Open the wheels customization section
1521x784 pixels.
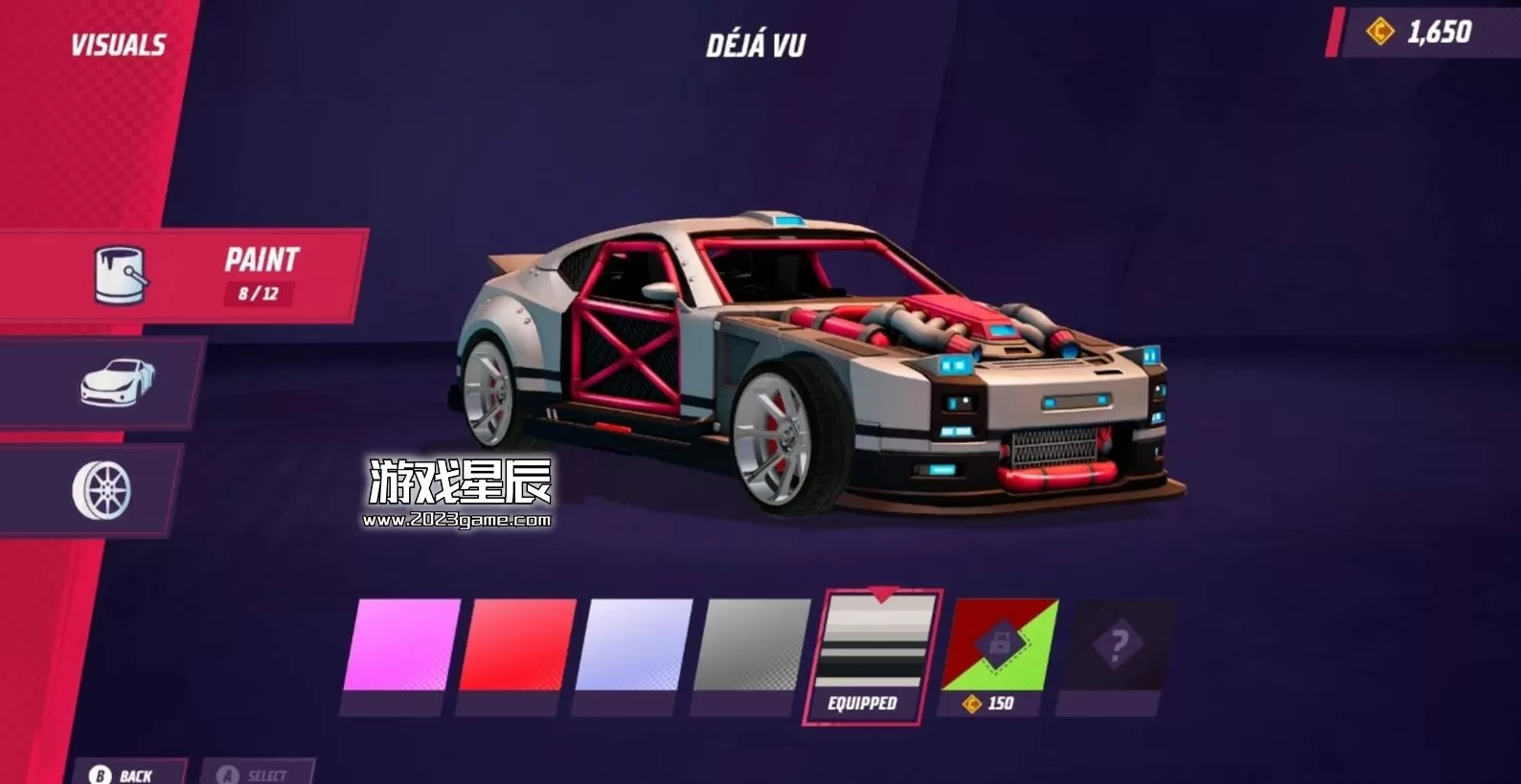(105, 488)
